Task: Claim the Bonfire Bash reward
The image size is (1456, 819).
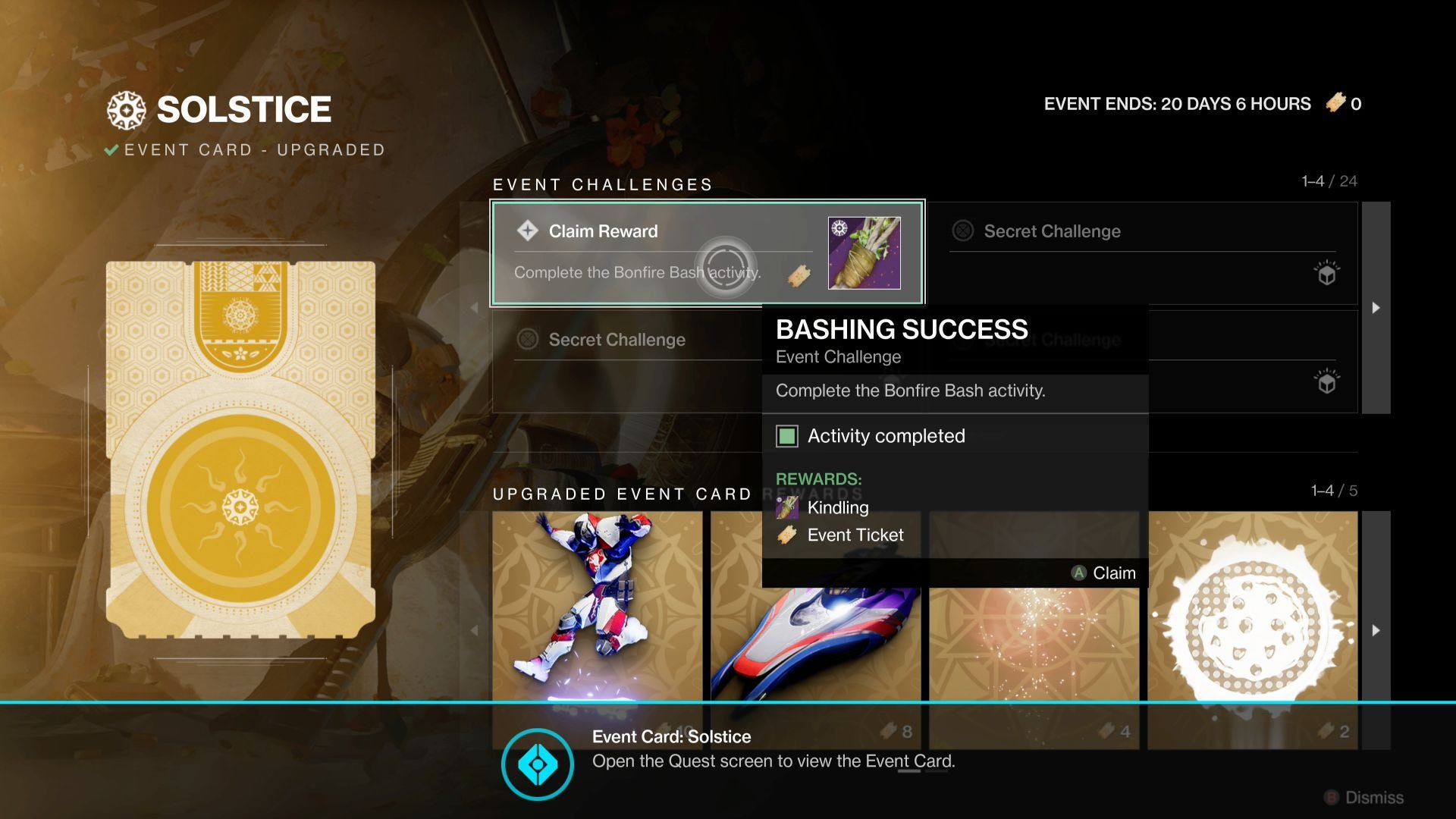Action: pyautogui.click(x=1103, y=573)
